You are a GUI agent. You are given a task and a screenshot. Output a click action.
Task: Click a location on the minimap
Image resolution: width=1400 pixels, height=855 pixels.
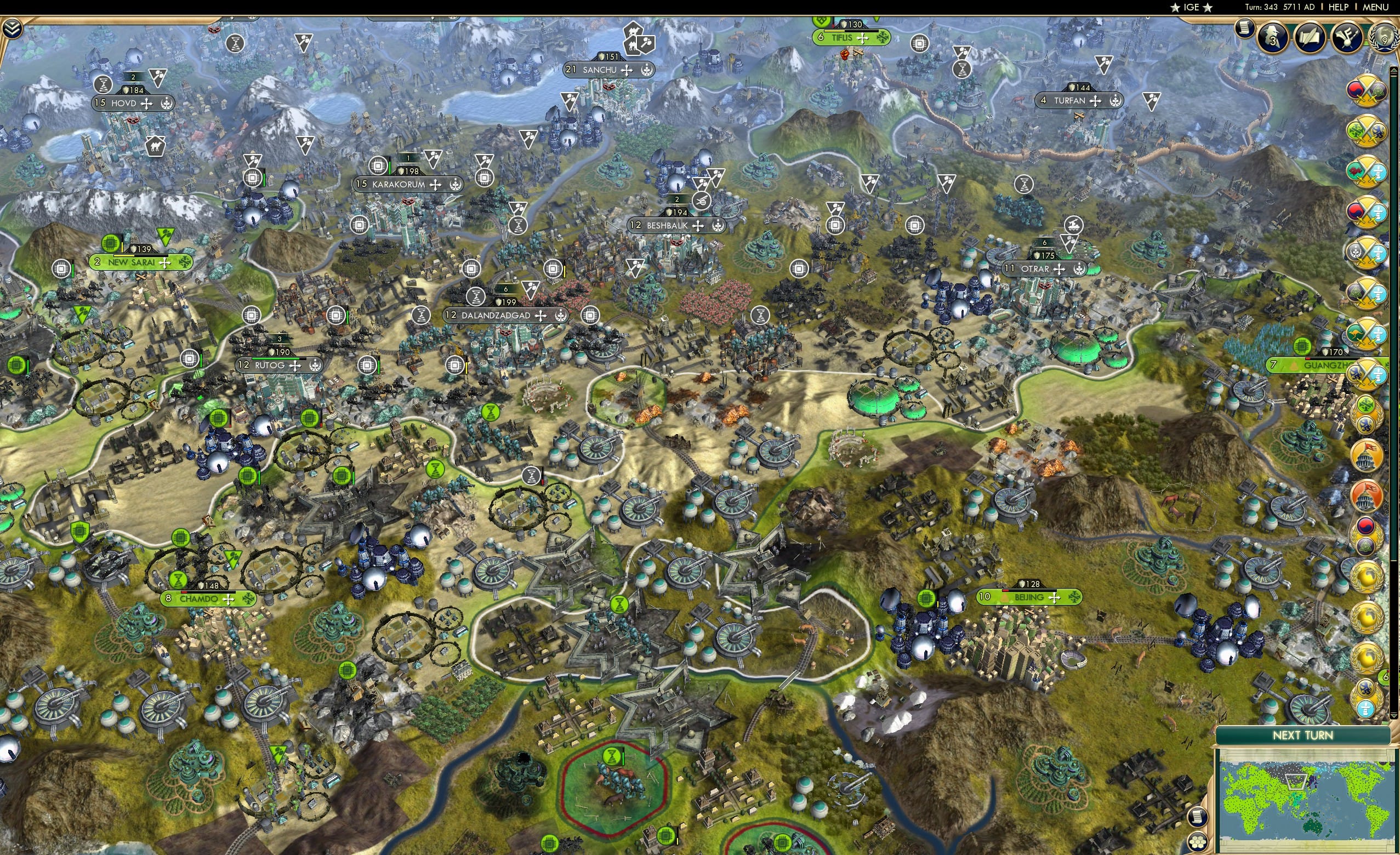point(1307,807)
